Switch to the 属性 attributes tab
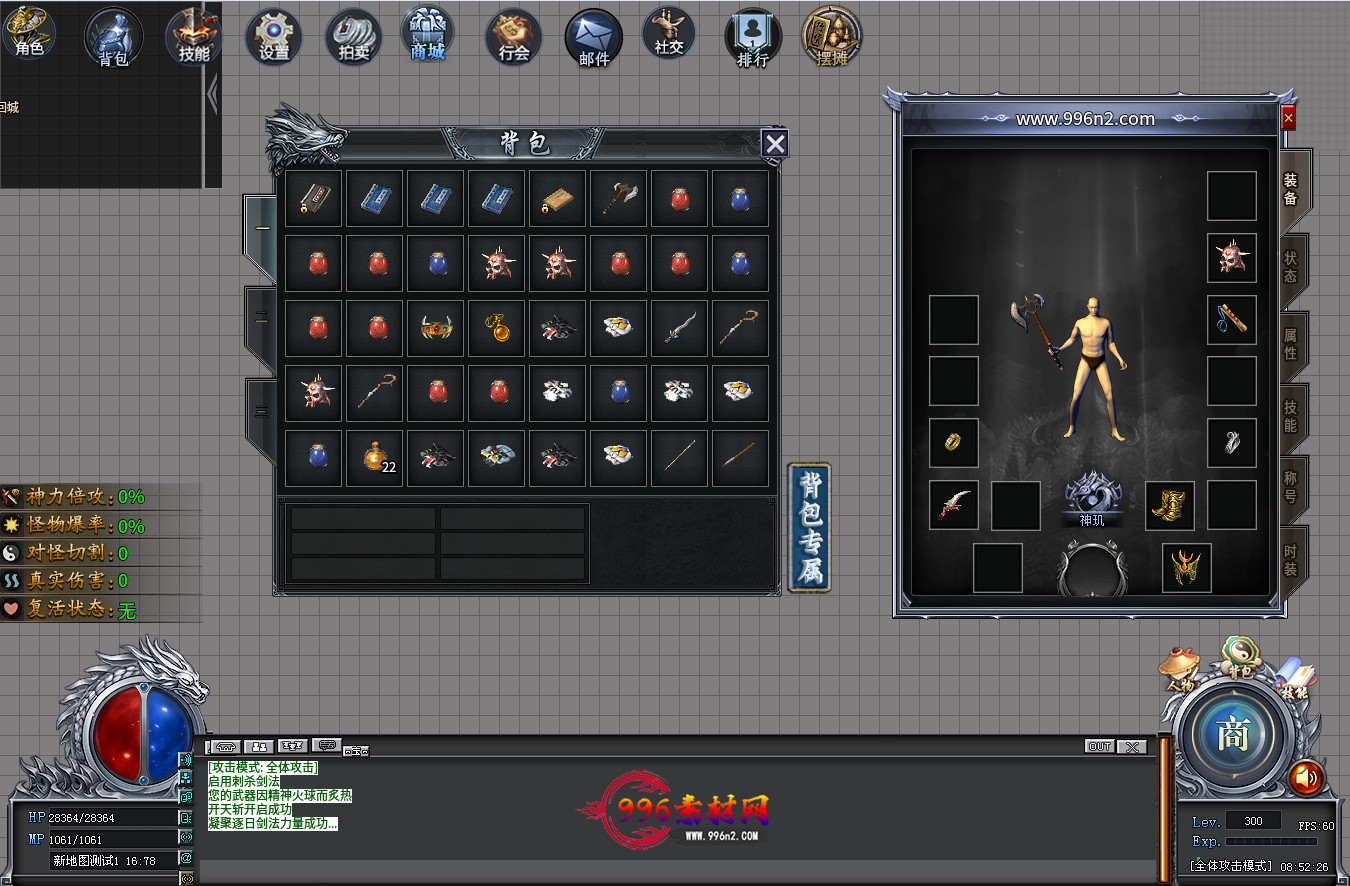 point(1291,345)
